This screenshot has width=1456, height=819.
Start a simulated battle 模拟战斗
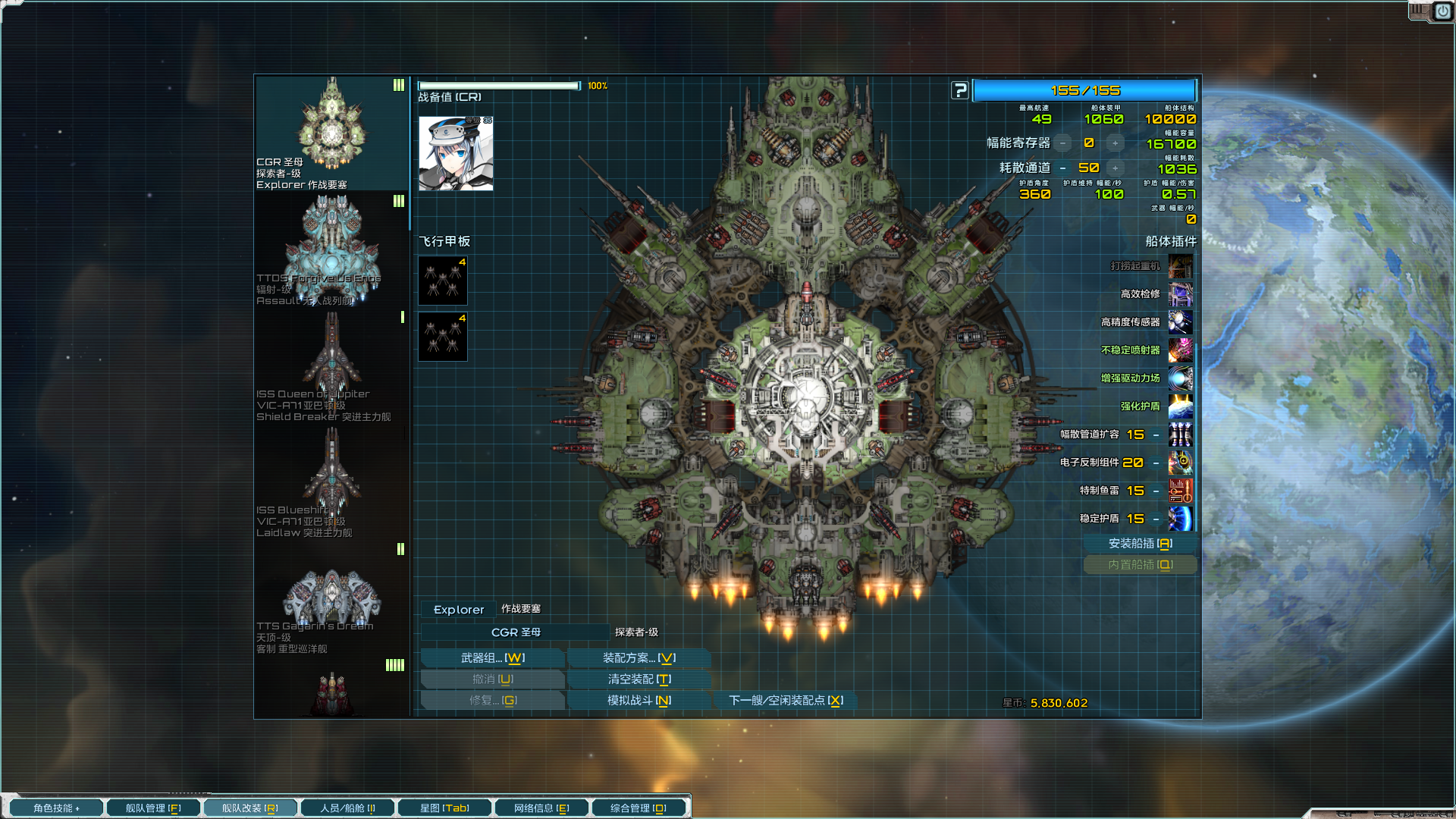[x=639, y=700]
